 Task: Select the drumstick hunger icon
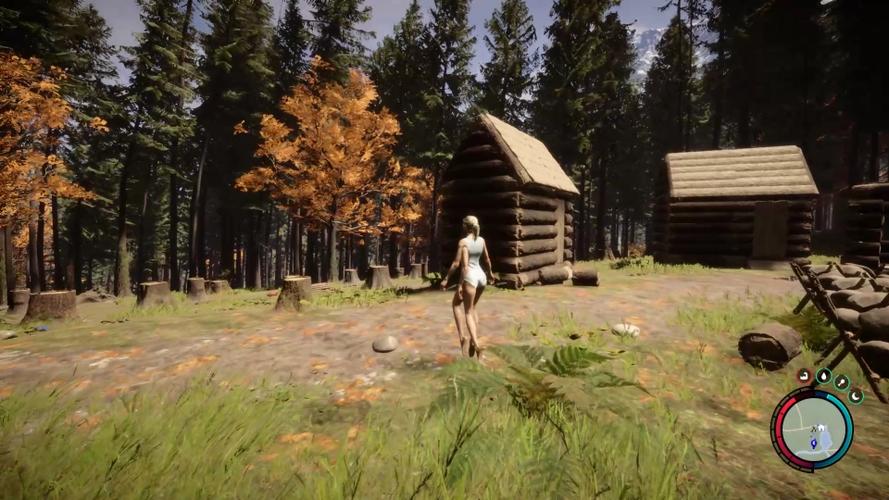pyautogui.click(x=842, y=382)
